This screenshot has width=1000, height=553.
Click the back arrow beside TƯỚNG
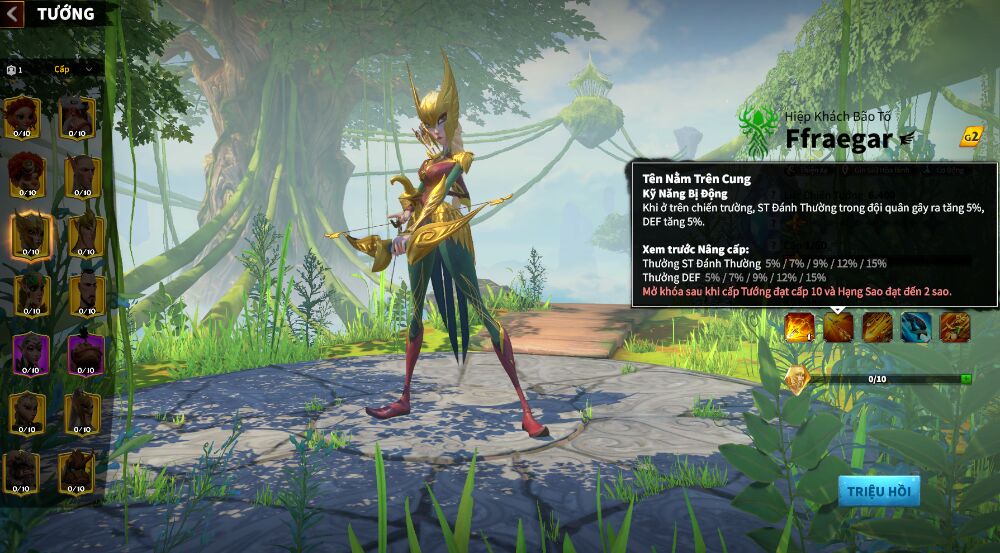[14, 13]
